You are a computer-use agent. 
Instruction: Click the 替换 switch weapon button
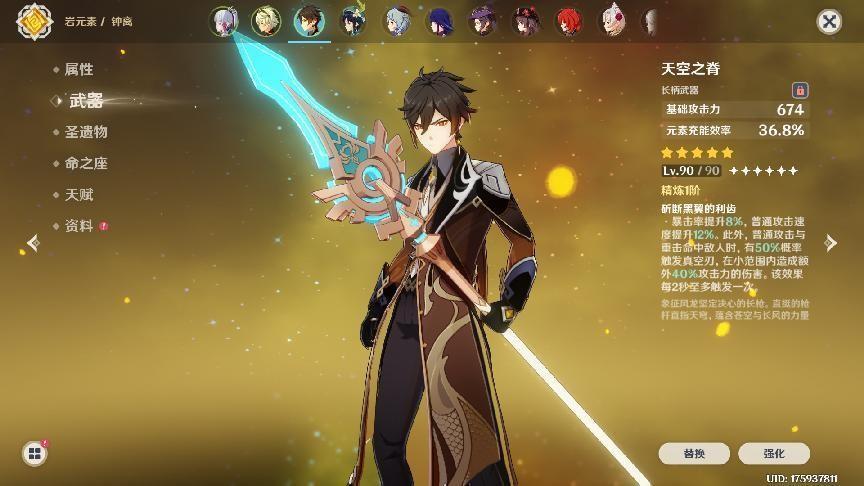[x=694, y=454]
